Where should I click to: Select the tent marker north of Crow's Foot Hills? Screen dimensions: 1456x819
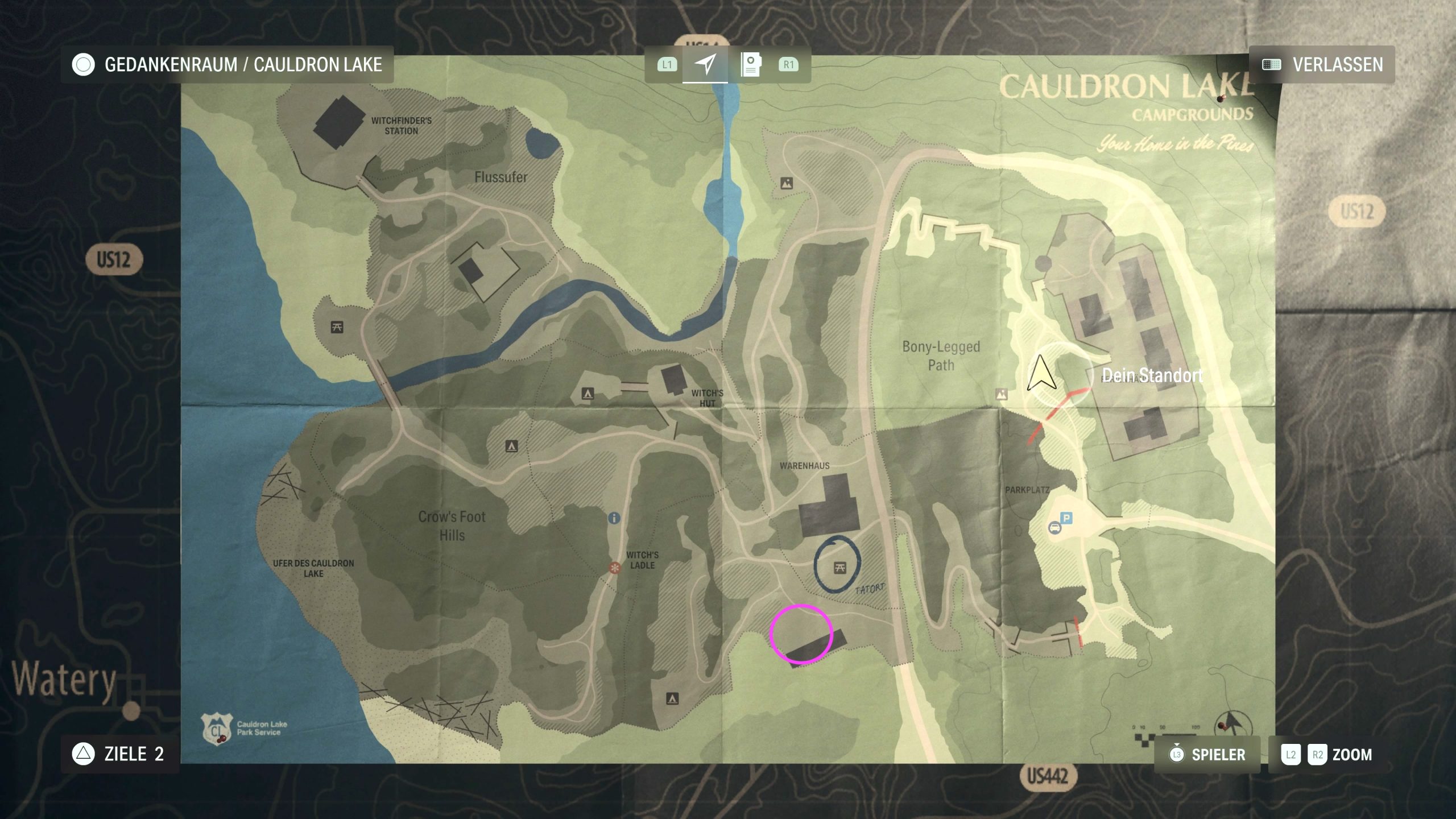click(x=511, y=446)
